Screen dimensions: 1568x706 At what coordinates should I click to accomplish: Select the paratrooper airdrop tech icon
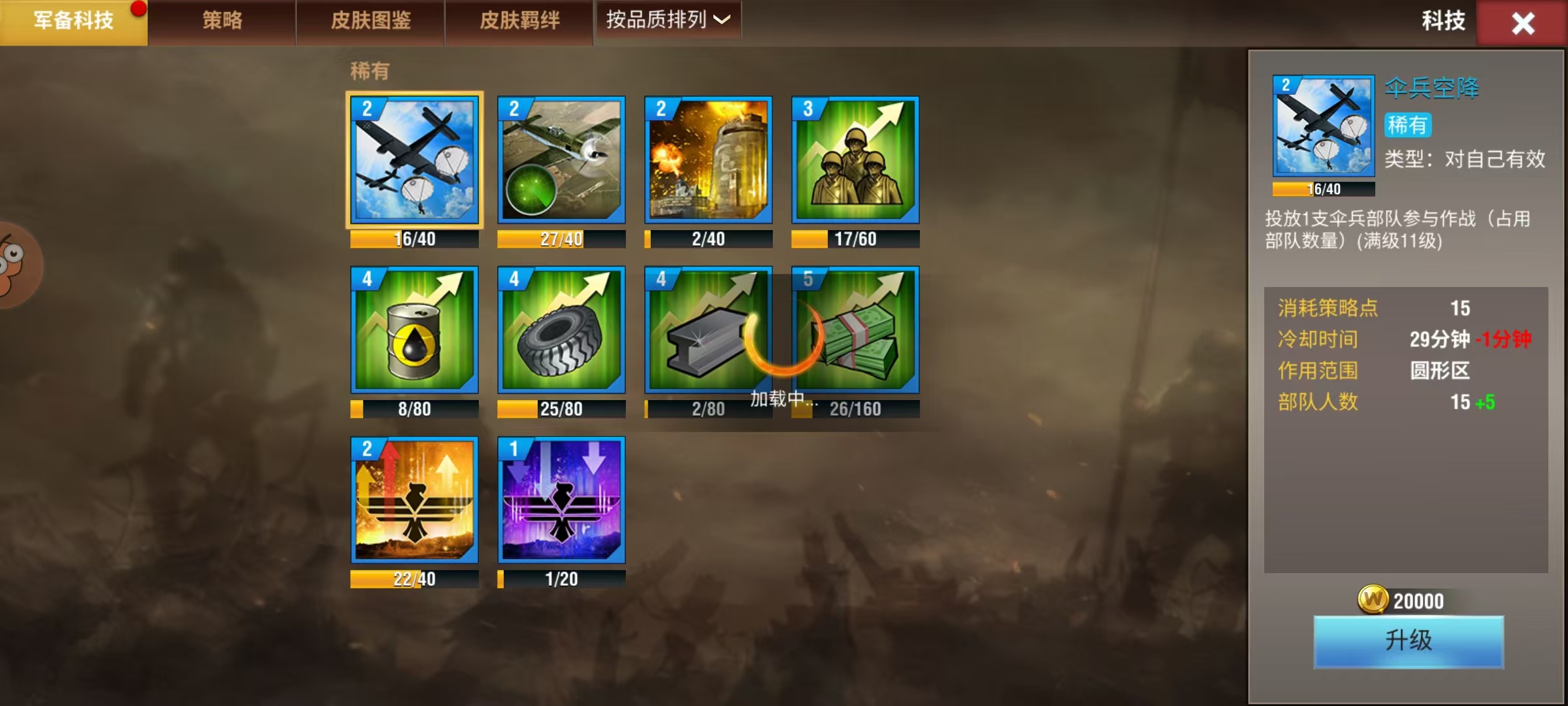(x=414, y=159)
